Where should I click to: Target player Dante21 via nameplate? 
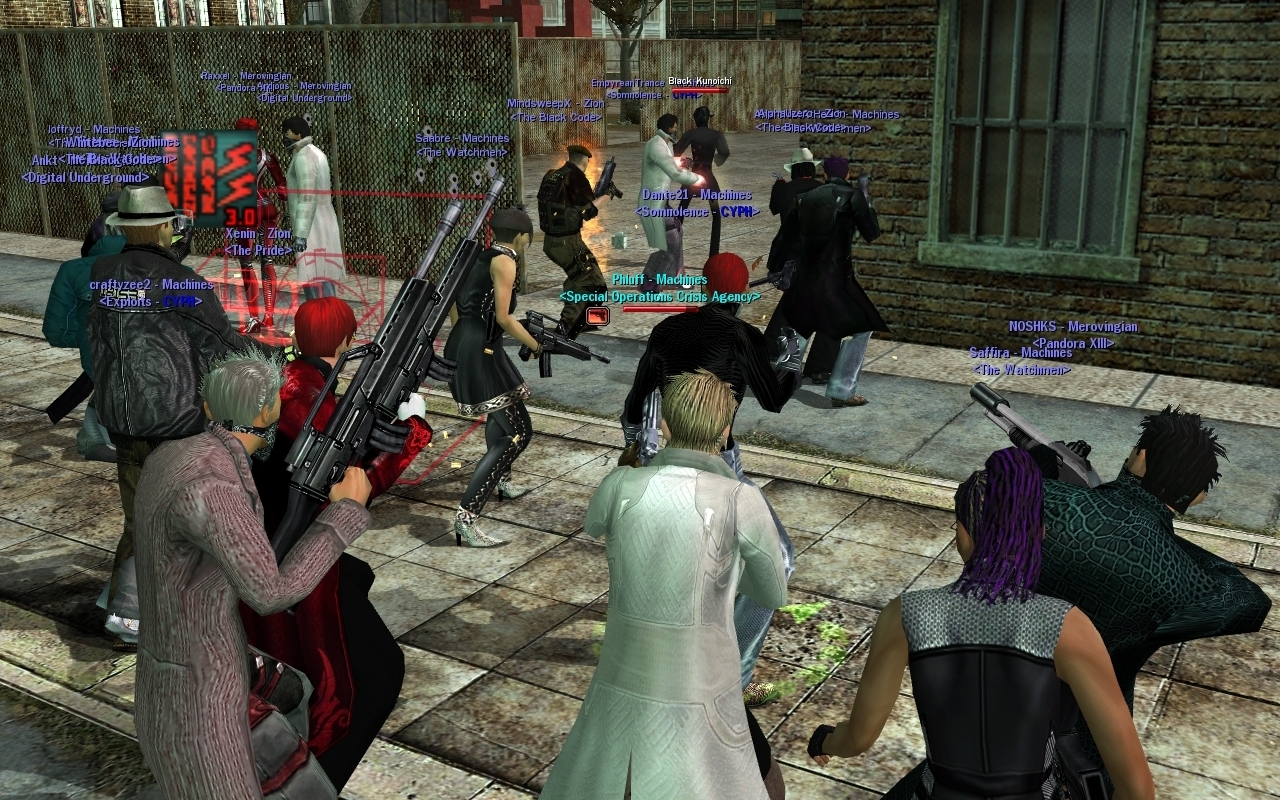695,195
